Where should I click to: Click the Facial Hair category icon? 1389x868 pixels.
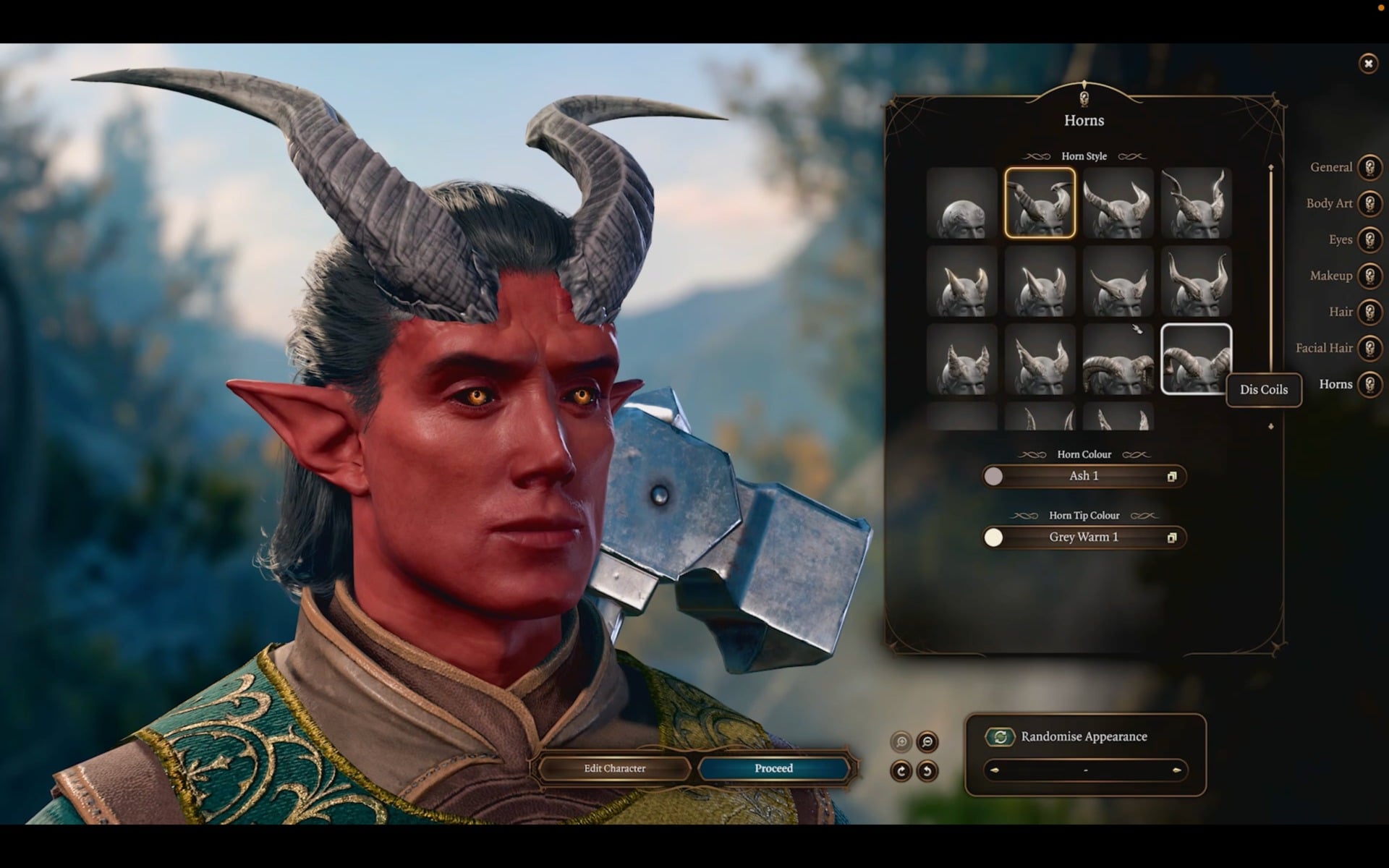point(1369,348)
